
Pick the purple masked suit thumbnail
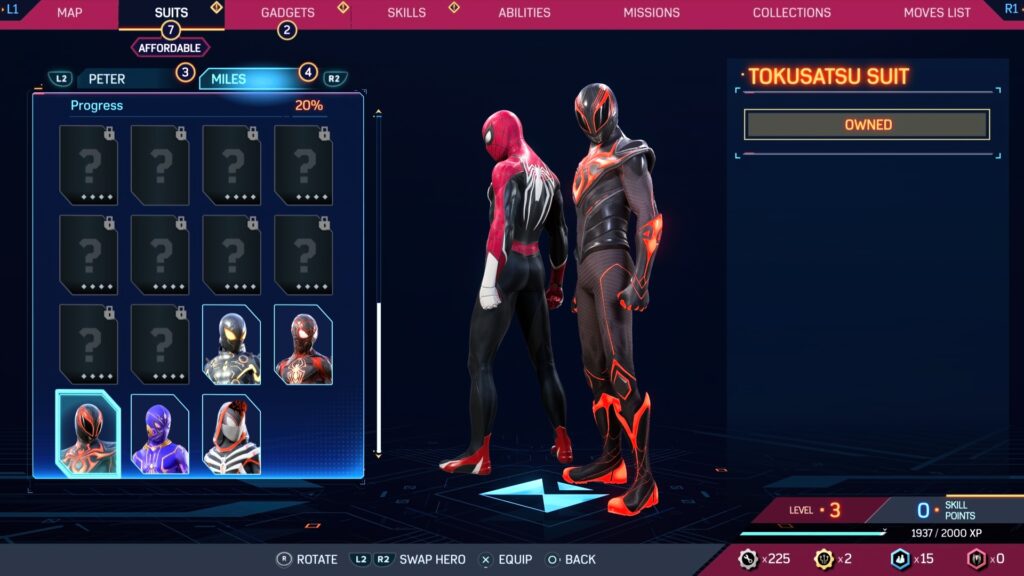pyautogui.click(x=160, y=434)
